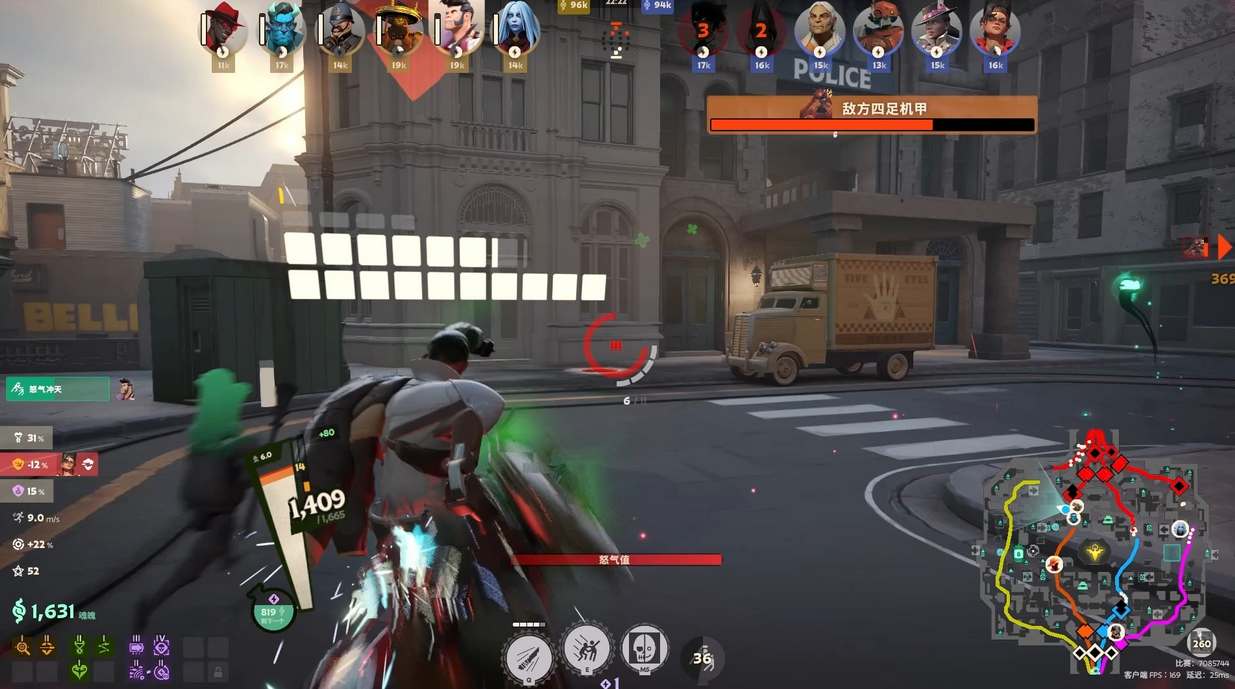Screen dimensions: 1235x689
Task: Click the yellow mid-boss marker on minimap
Action: [1094, 551]
